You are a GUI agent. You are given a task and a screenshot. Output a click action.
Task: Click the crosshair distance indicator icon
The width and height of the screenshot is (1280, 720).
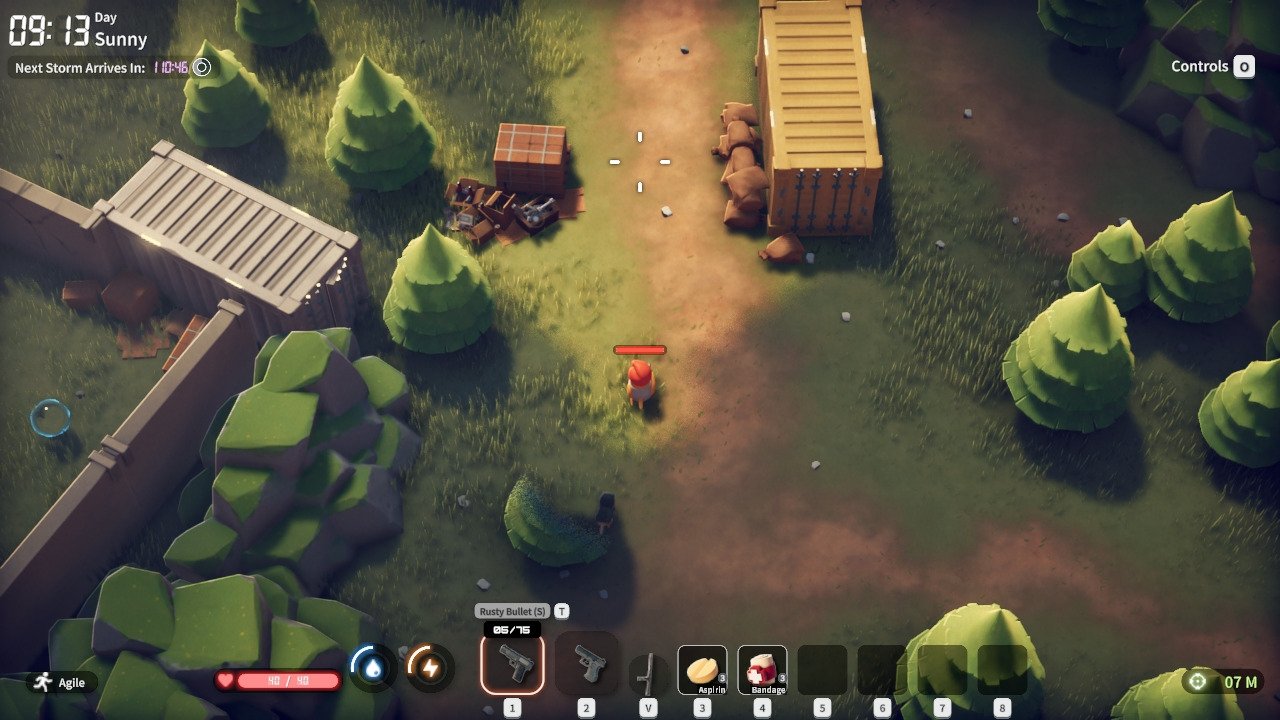[x=1197, y=682]
